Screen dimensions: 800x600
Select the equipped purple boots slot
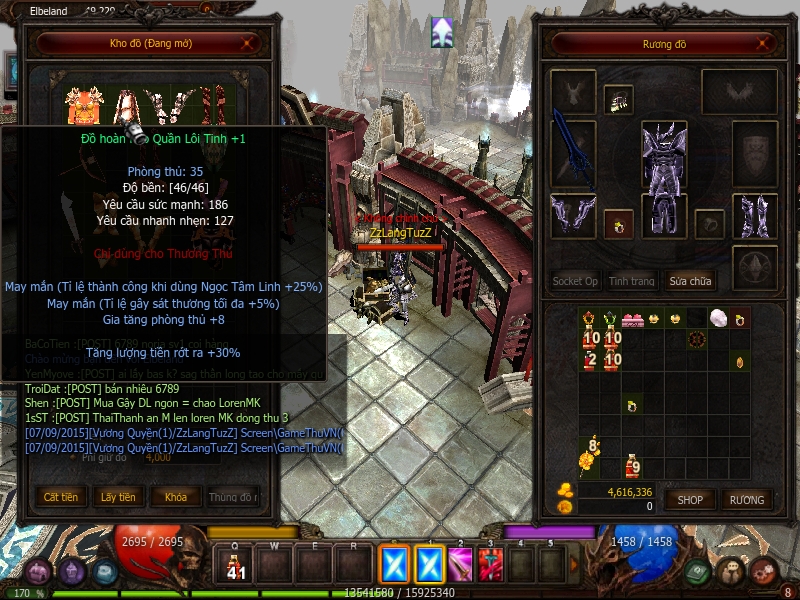(754, 215)
